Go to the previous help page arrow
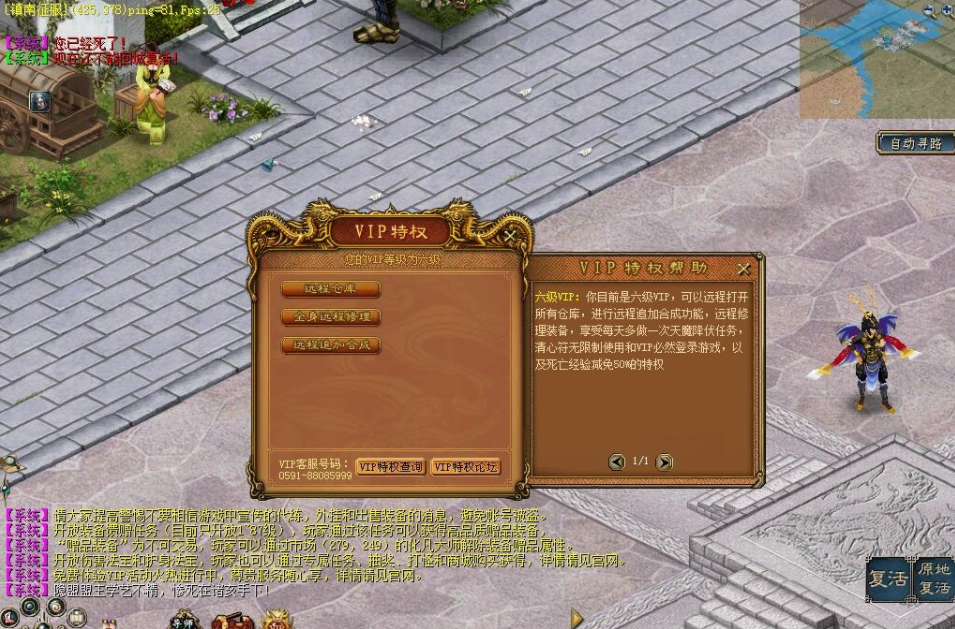This screenshot has width=955, height=629. 617,461
